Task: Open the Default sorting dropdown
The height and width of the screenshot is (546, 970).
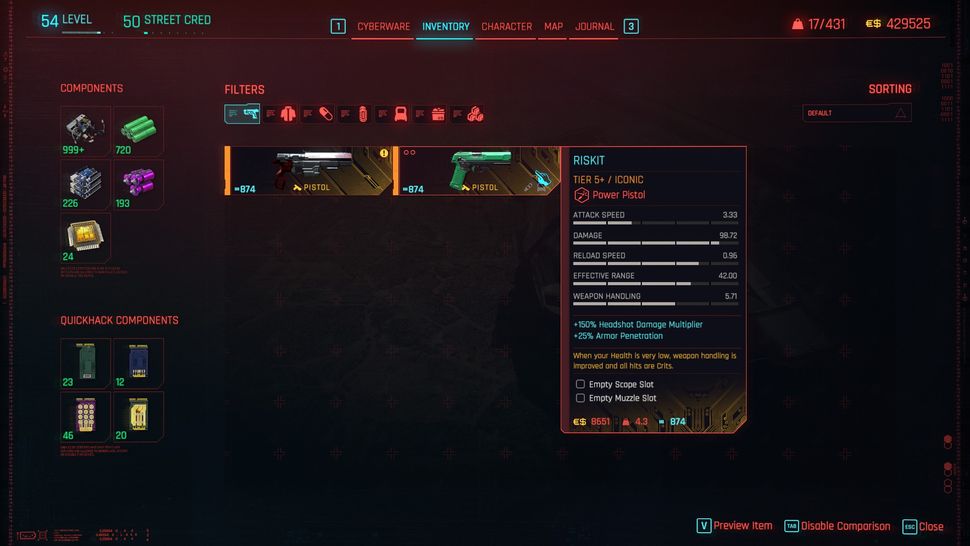Action: [857, 113]
